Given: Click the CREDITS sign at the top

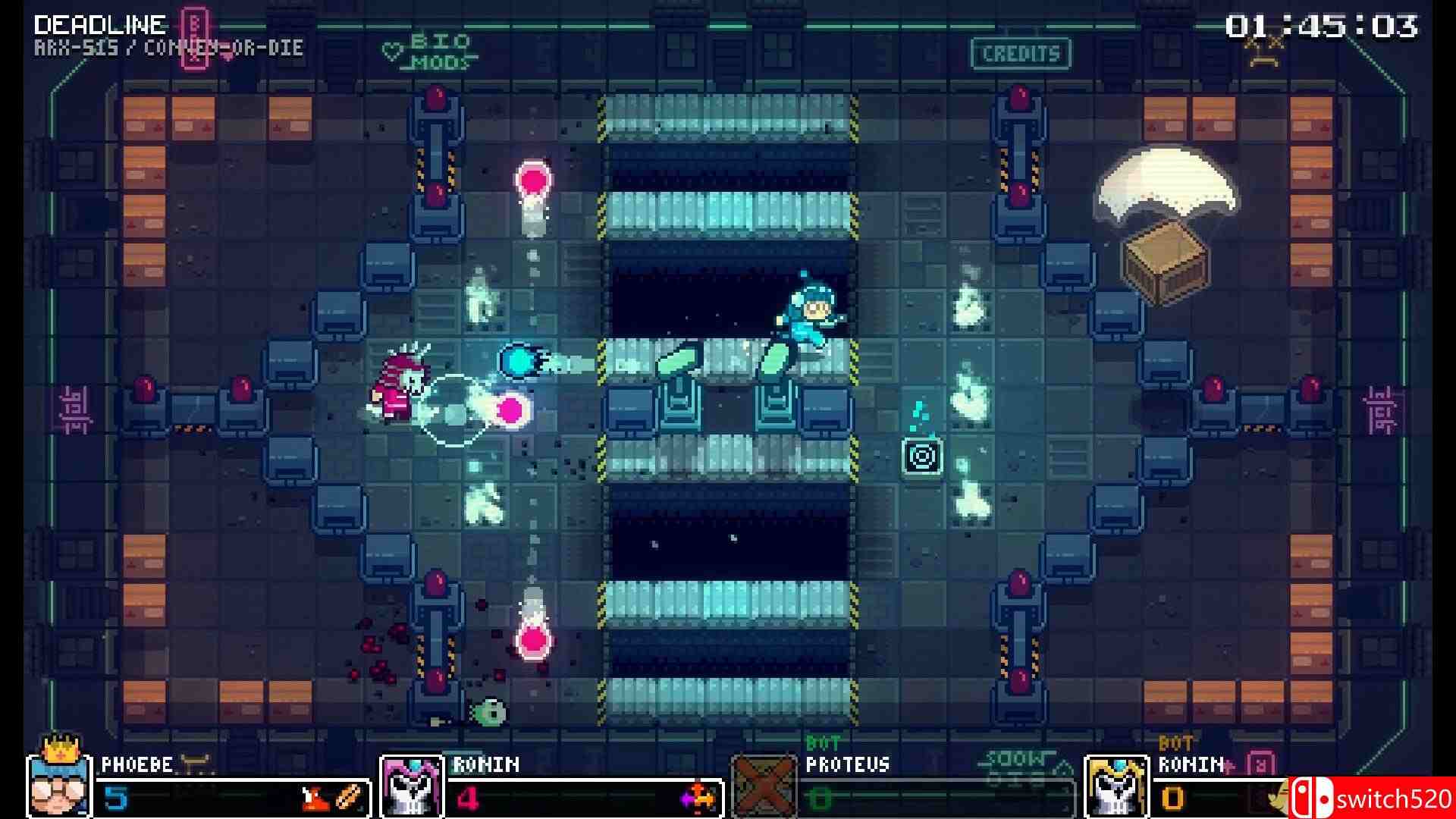Looking at the screenshot, I should (1019, 53).
